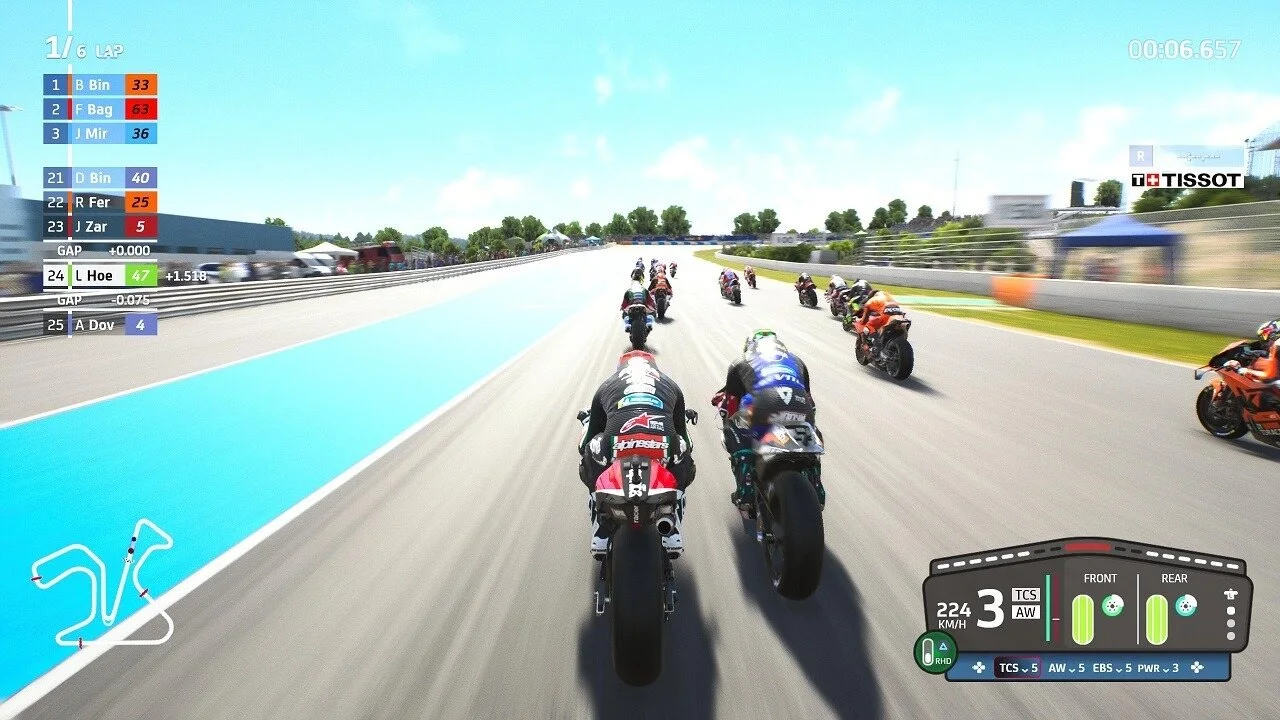
Task: Select the TCS indicator on the dashboard
Action: point(1025,595)
